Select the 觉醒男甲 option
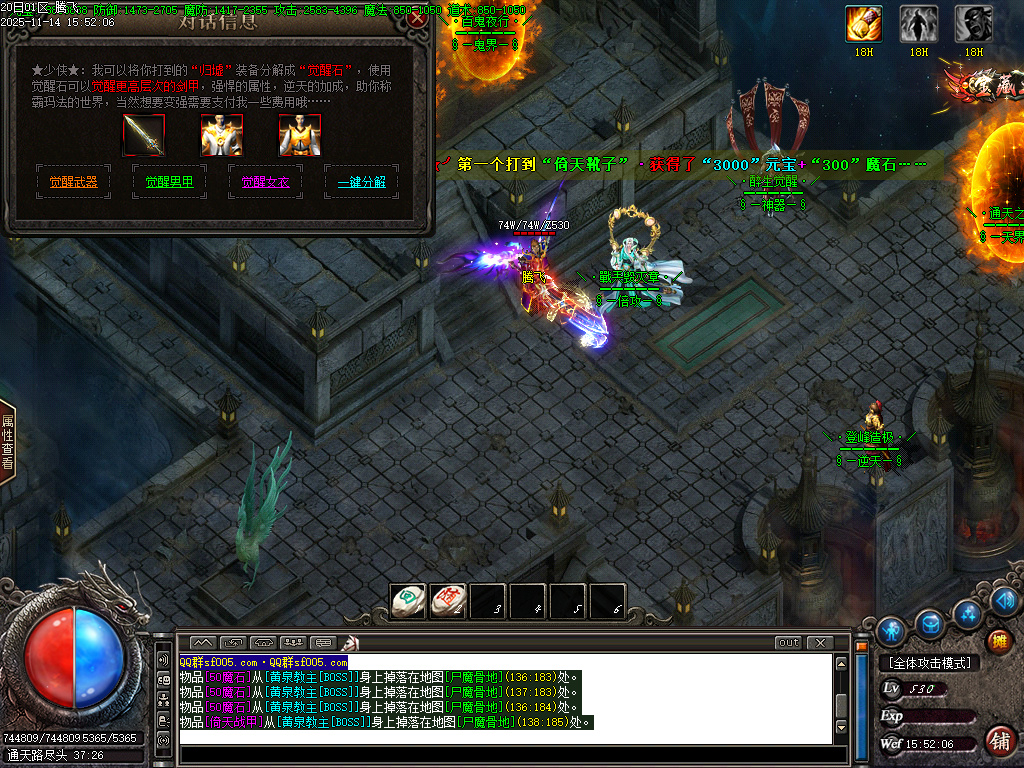The width and height of the screenshot is (1024, 768). [x=169, y=182]
